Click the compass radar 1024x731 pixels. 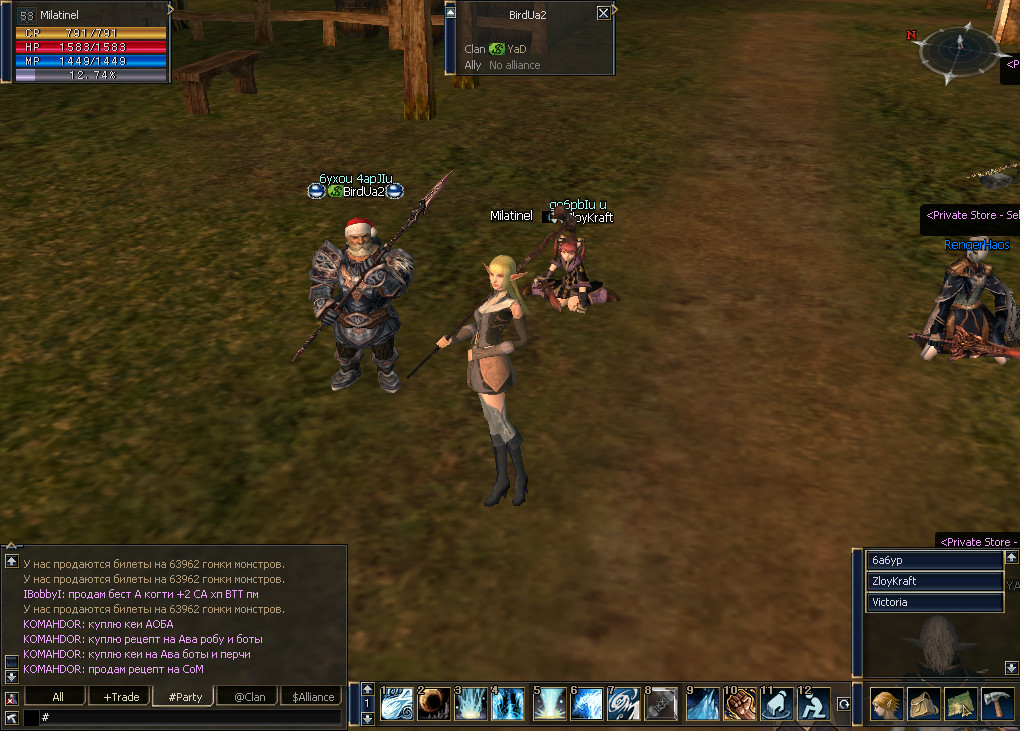pyautogui.click(x=958, y=46)
